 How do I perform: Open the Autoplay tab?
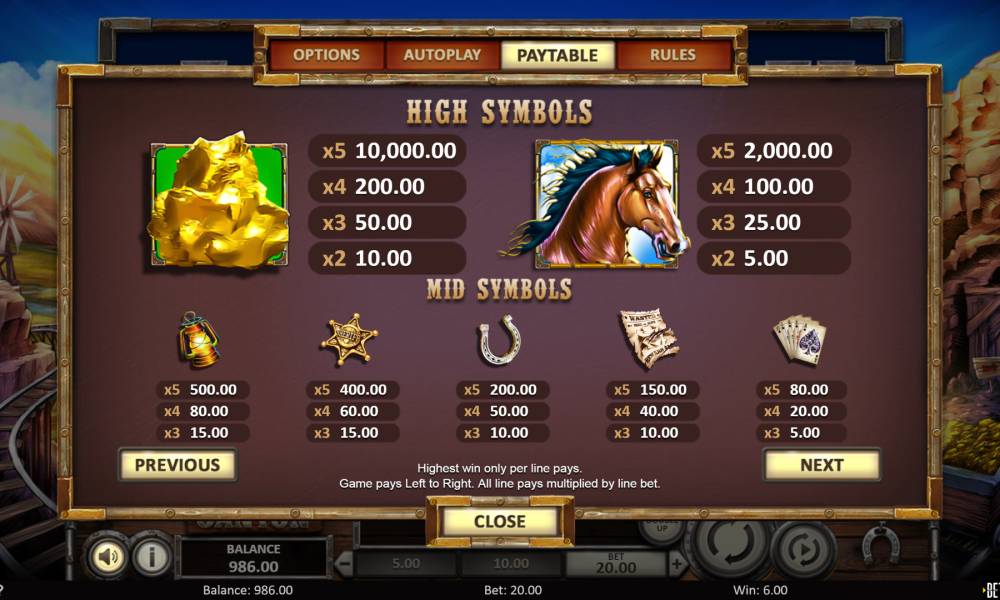442,55
